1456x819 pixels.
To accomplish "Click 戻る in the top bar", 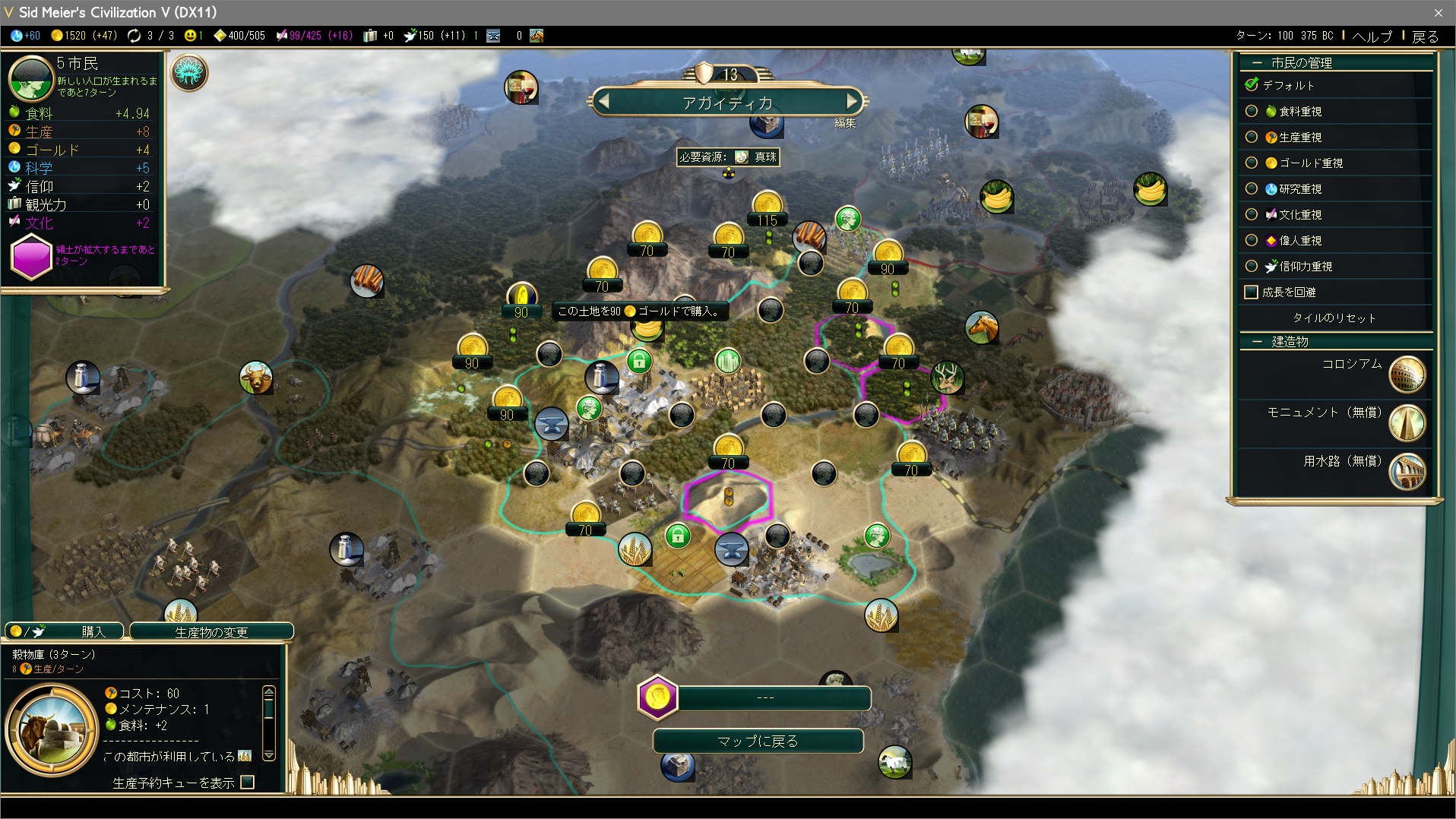I will click(1425, 36).
